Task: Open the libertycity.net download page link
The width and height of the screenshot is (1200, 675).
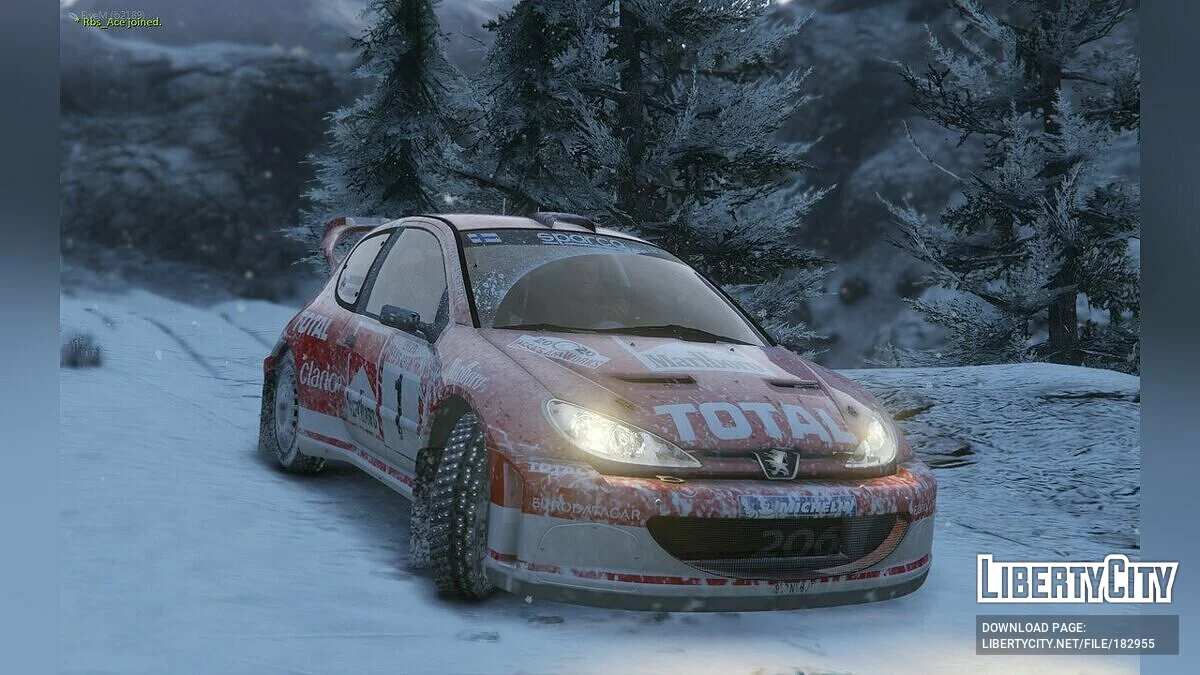Action: click(1068, 643)
